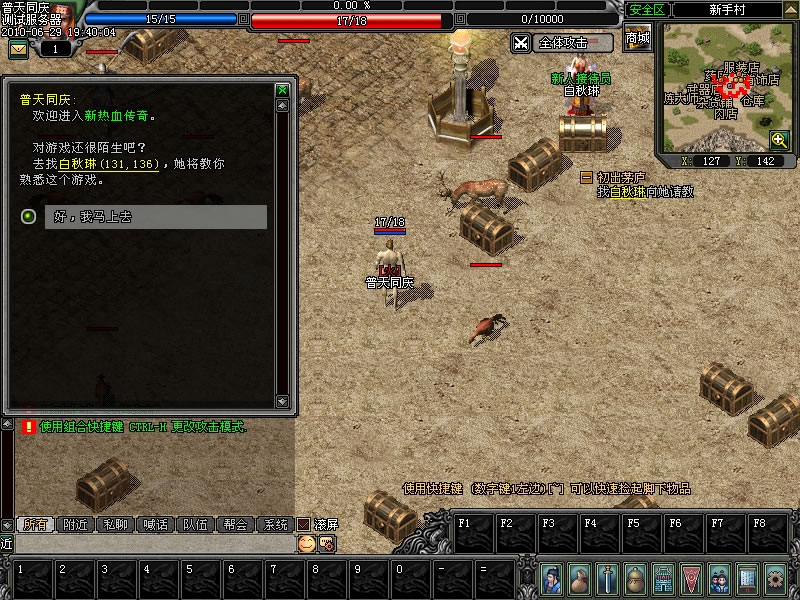
Task: Switch to the 系统 chat tab
Action: [x=275, y=524]
